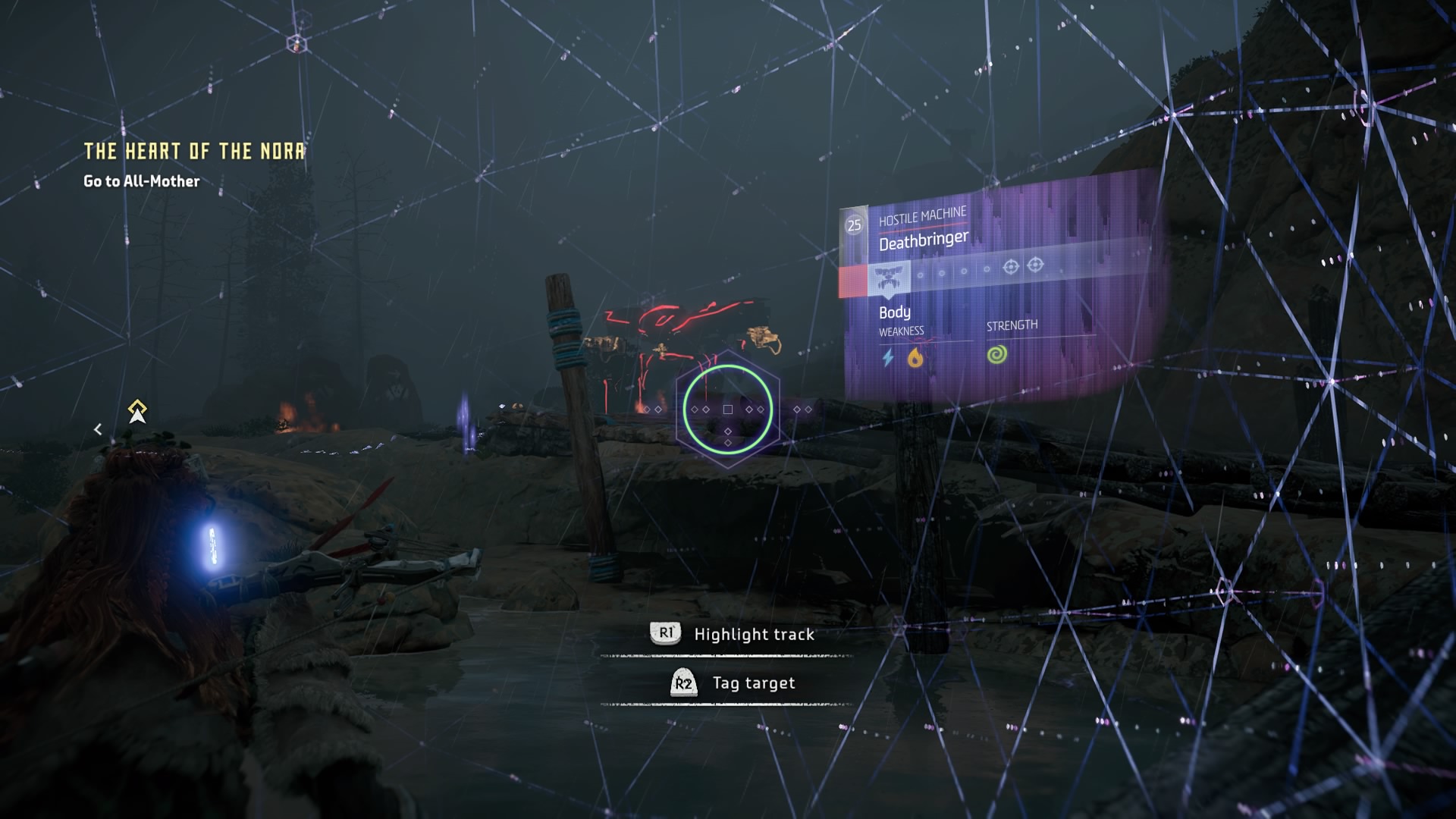
Task: Click the quest waypoint marker on the compass
Action: (137, 411)
